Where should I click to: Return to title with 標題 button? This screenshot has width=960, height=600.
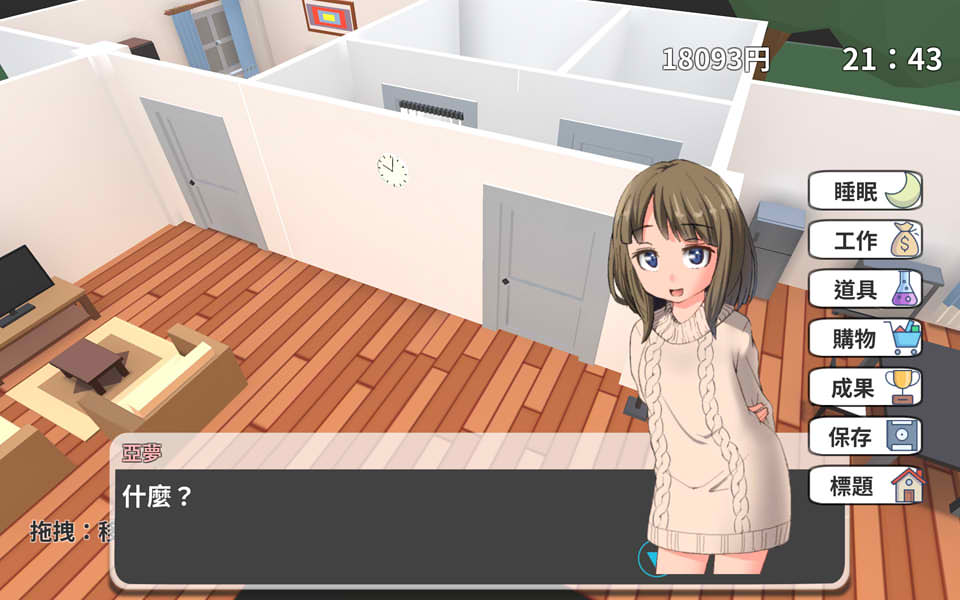pos(864,487)
